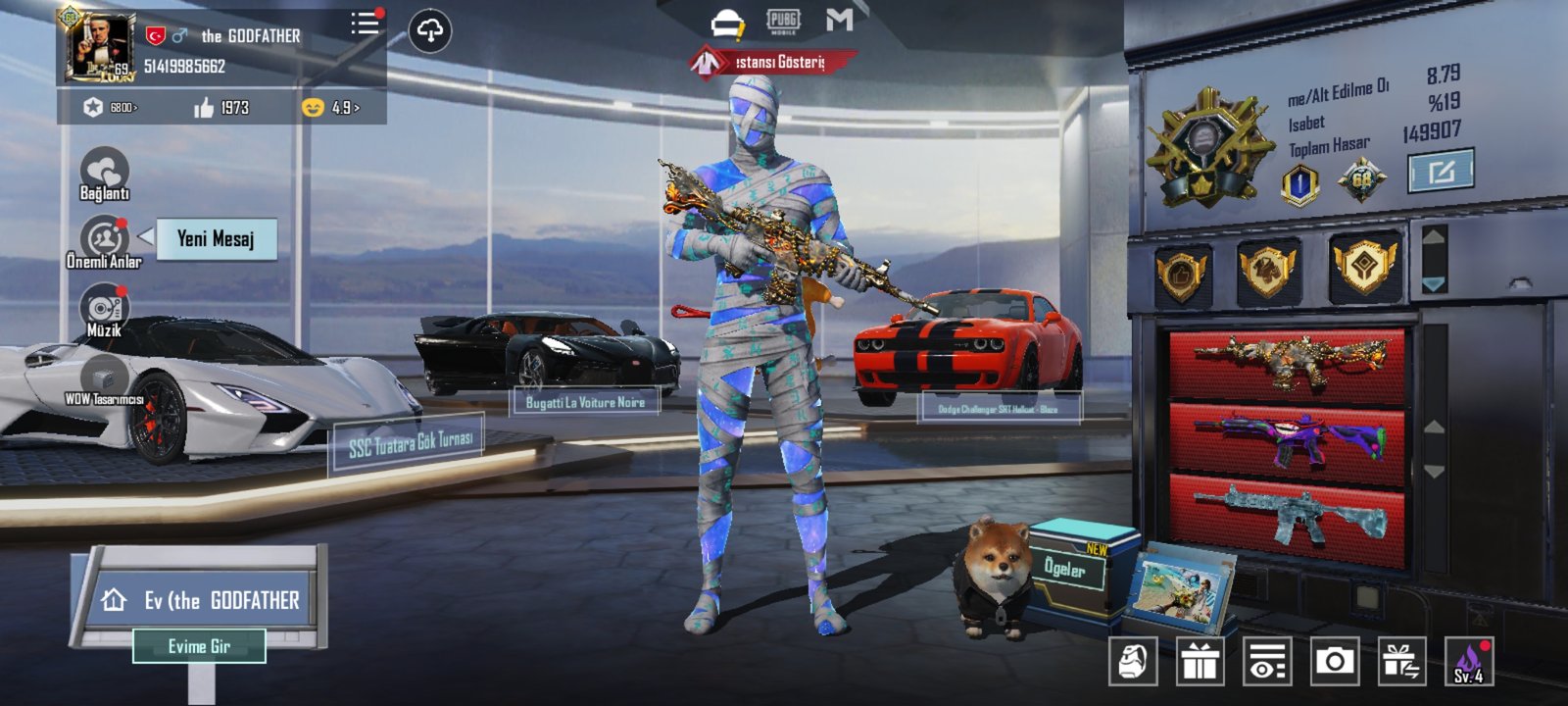Switch to the PUBG Mobile logo tab

pos(783,21)
